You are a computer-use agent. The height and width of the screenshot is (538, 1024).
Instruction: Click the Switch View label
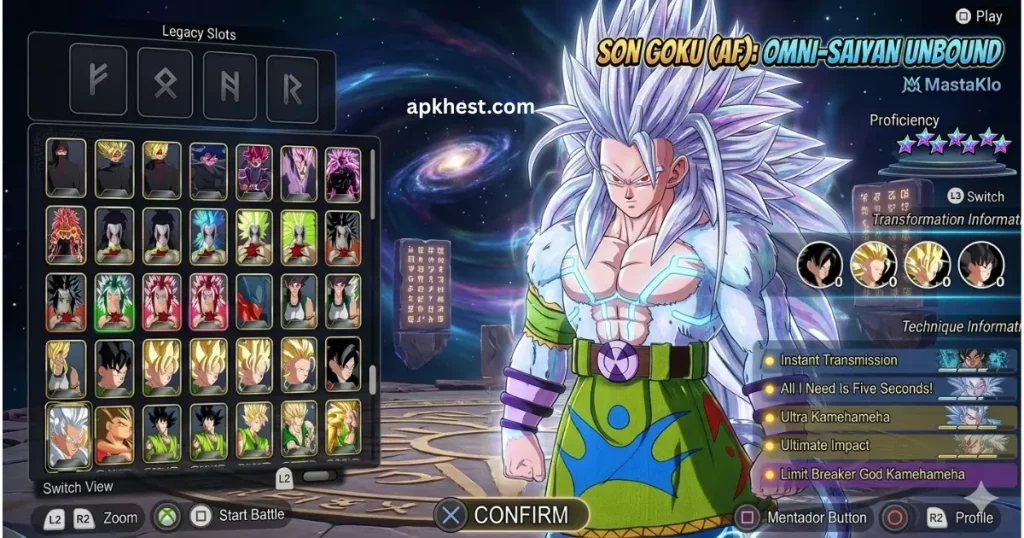[x=78, y=488]
